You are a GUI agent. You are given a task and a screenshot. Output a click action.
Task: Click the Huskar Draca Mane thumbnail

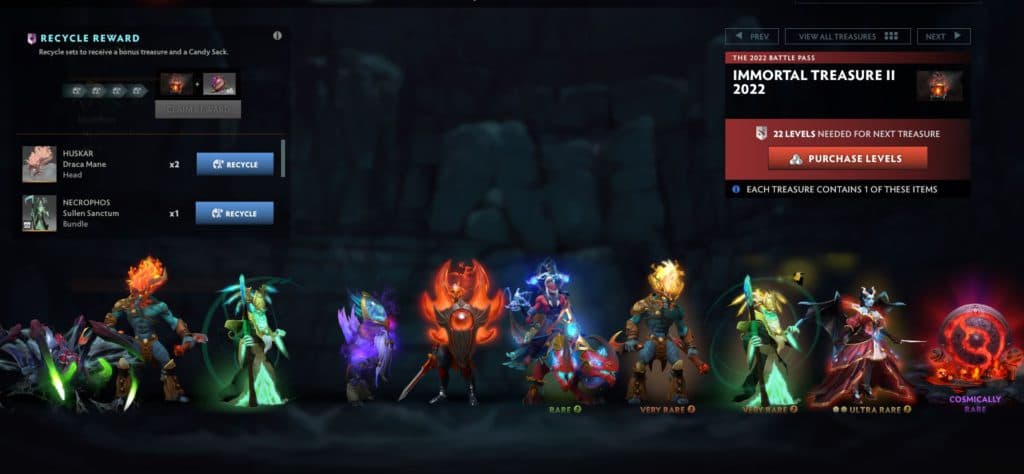pyautogui.click(x=39, y=164)
